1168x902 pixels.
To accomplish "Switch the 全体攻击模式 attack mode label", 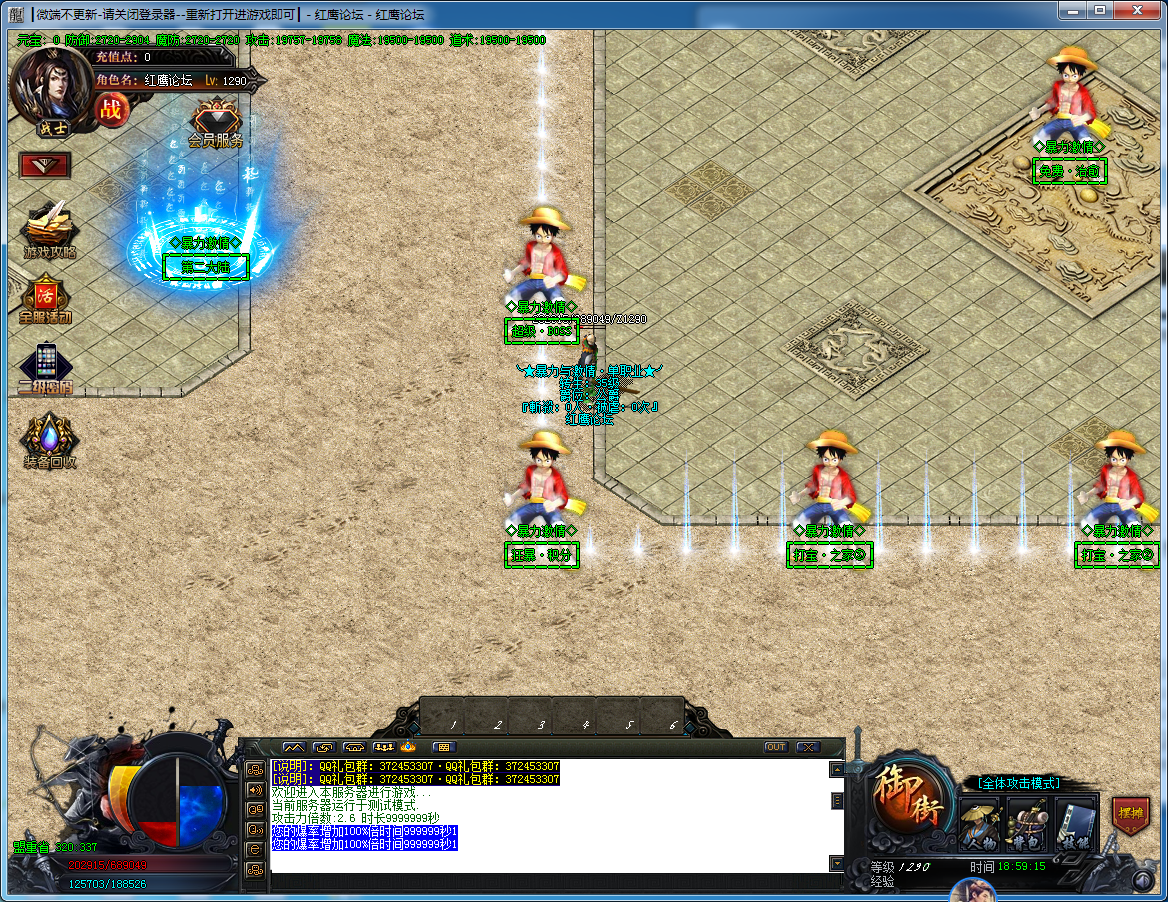I will pyautogui.click(x=1018, y=783).
